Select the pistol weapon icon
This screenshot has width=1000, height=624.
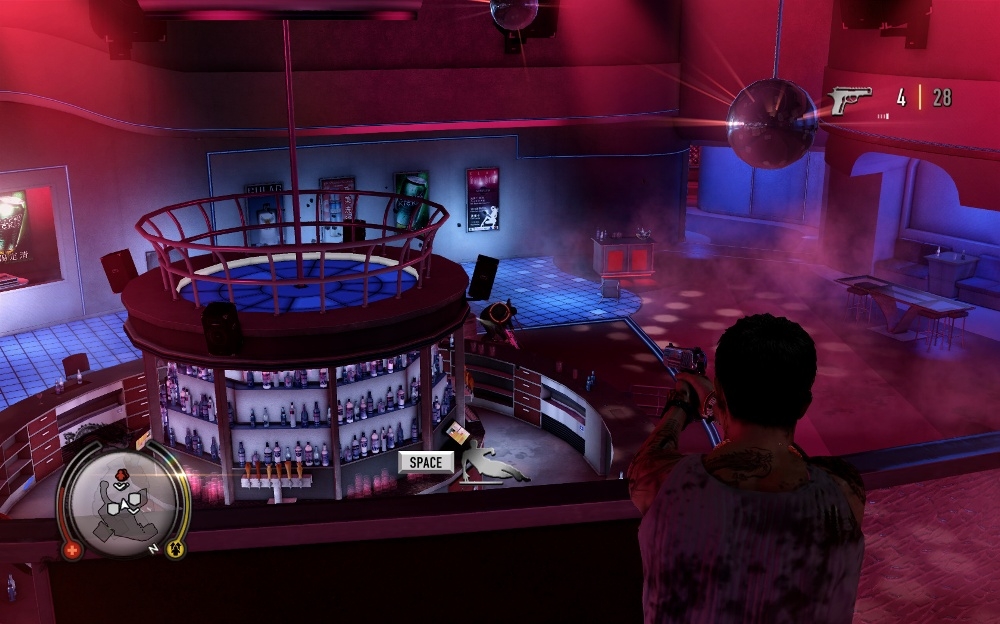coord(850,99)
